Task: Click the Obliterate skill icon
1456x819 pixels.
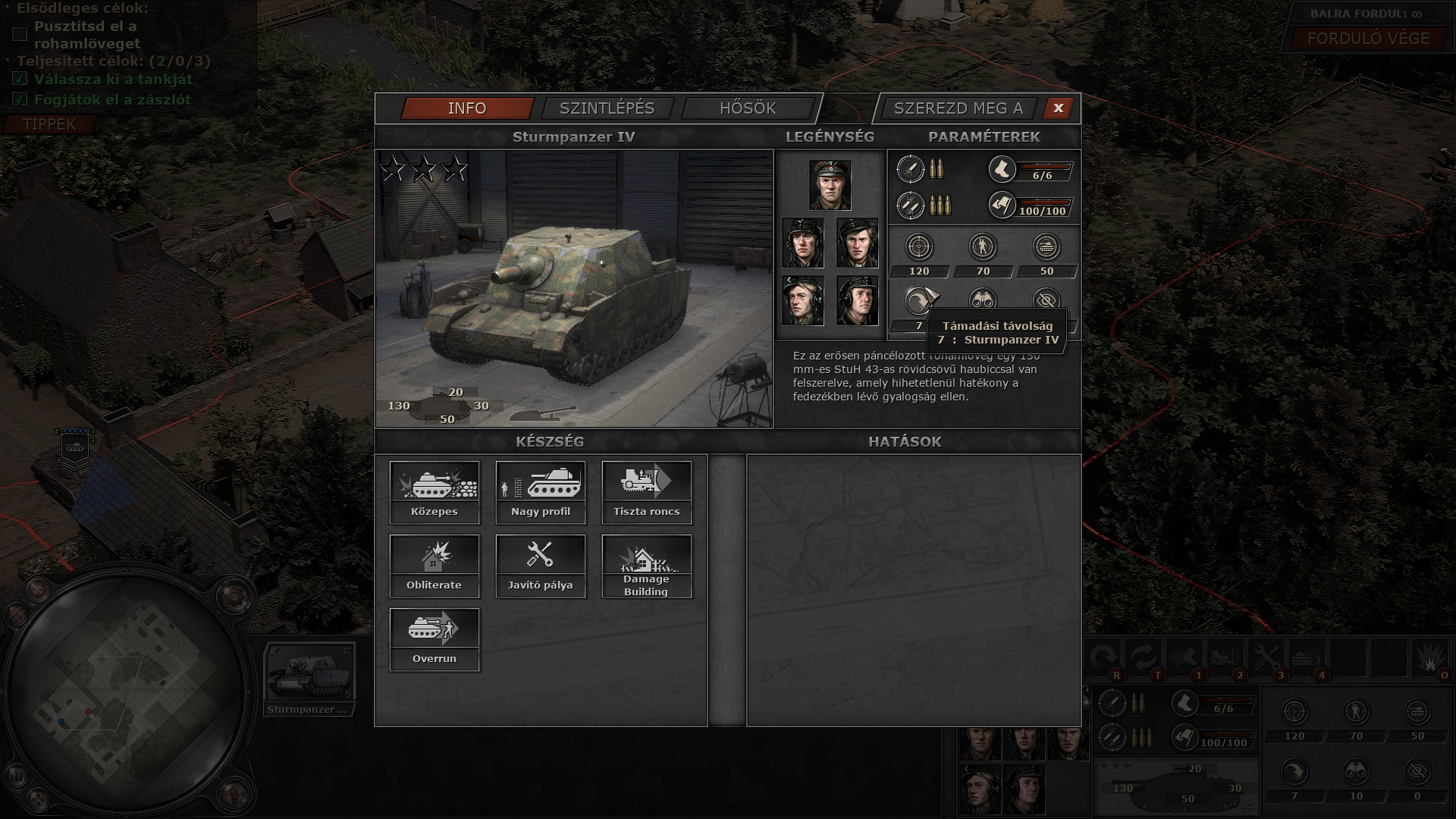Action: click(435, 565)
